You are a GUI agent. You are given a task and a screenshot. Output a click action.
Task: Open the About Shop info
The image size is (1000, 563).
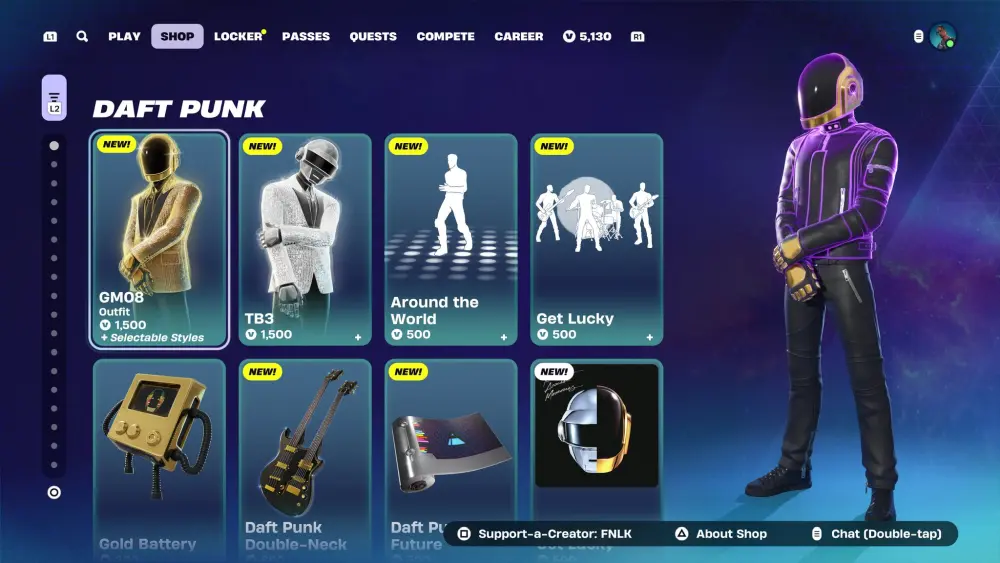coord(720,534)
